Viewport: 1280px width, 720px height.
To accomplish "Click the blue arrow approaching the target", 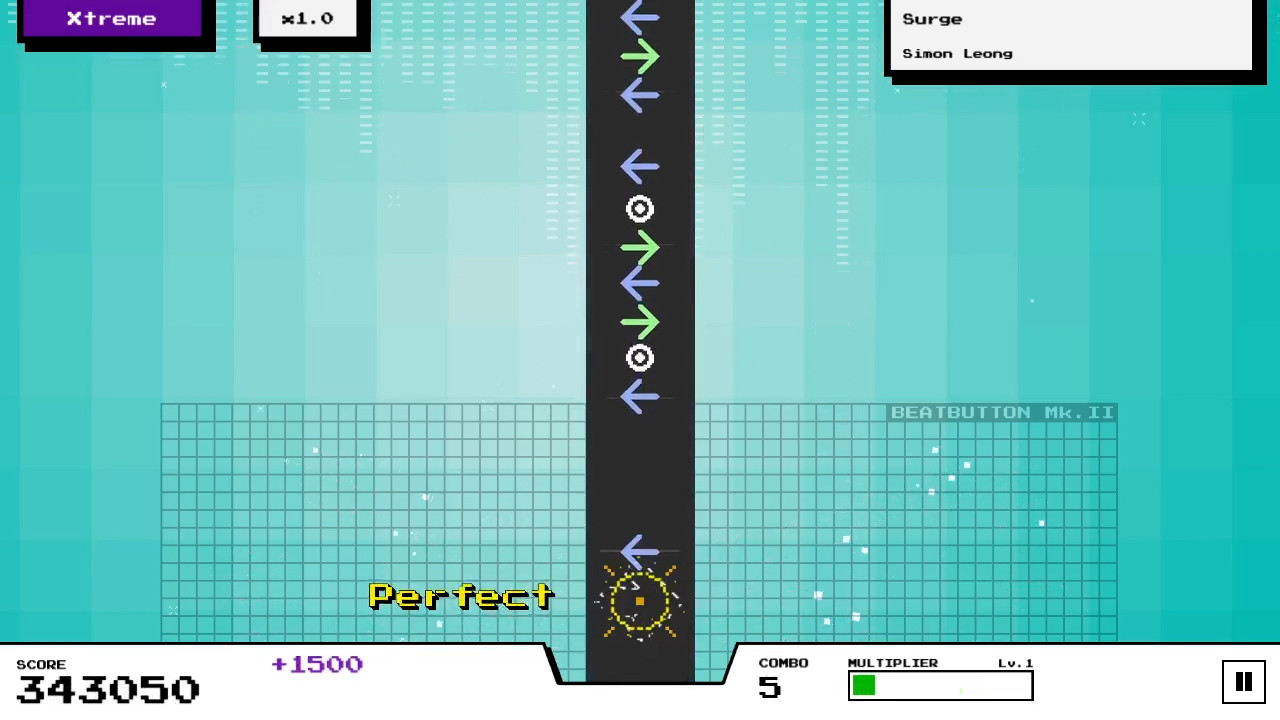I will (x=640, y=551).
